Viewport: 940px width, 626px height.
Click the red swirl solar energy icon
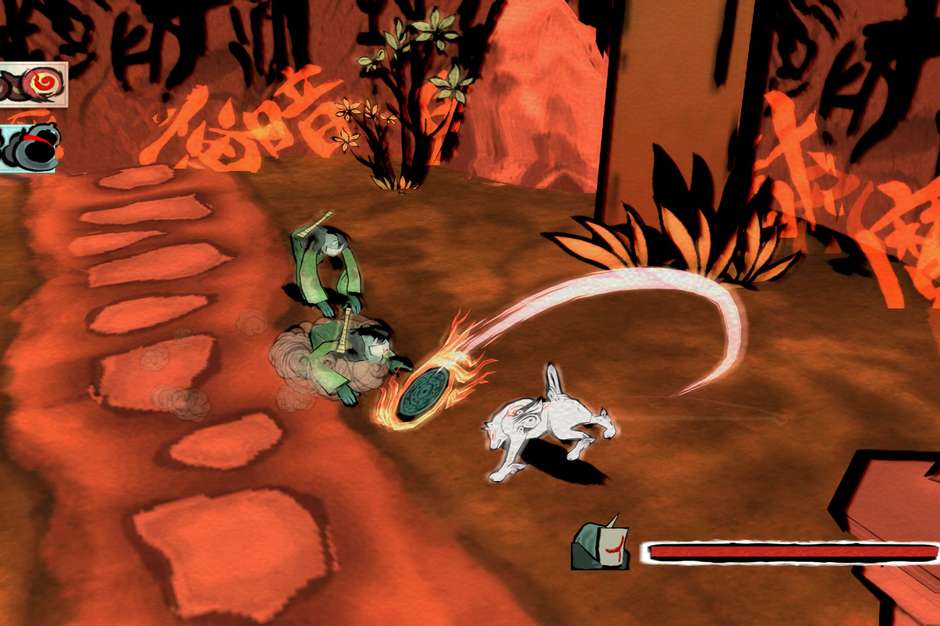pos(40,82)
